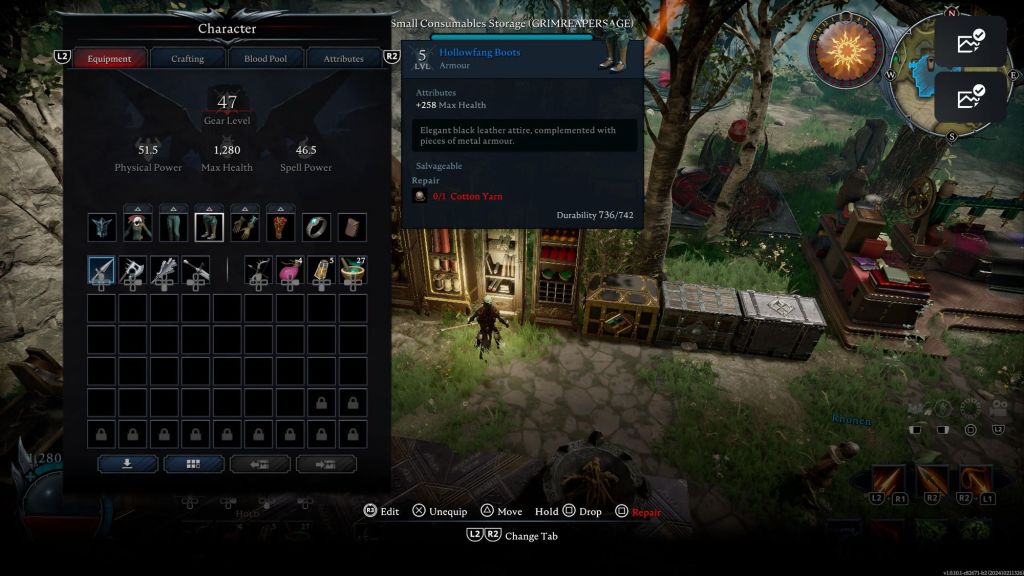Select the skull-faced chest armour slot
This screenshot has height=576, width=1024.
(x=138, y=227)
